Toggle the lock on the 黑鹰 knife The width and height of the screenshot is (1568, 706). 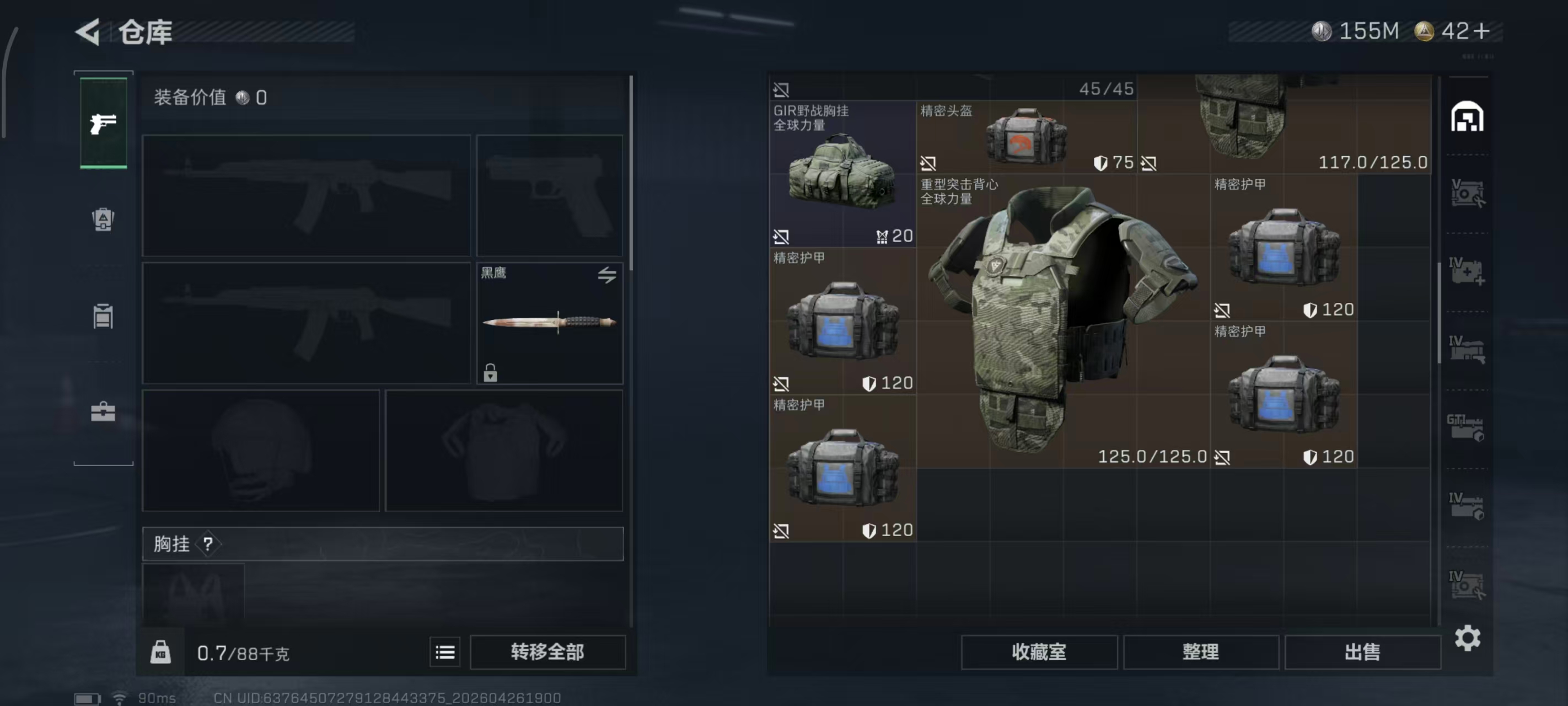click(x=491, y=373)
